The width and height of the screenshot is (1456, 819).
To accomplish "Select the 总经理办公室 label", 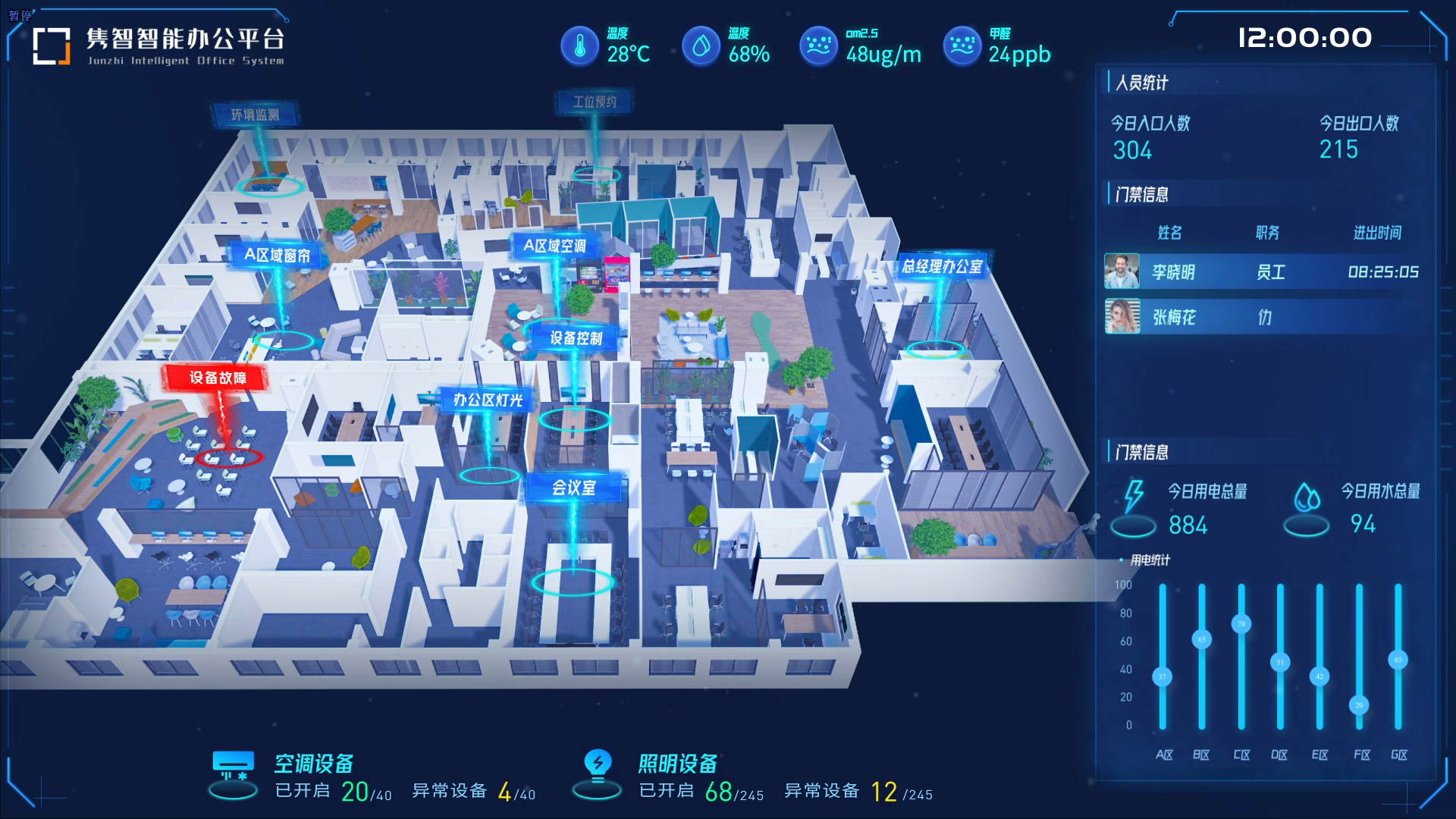I will click(942, 266).
